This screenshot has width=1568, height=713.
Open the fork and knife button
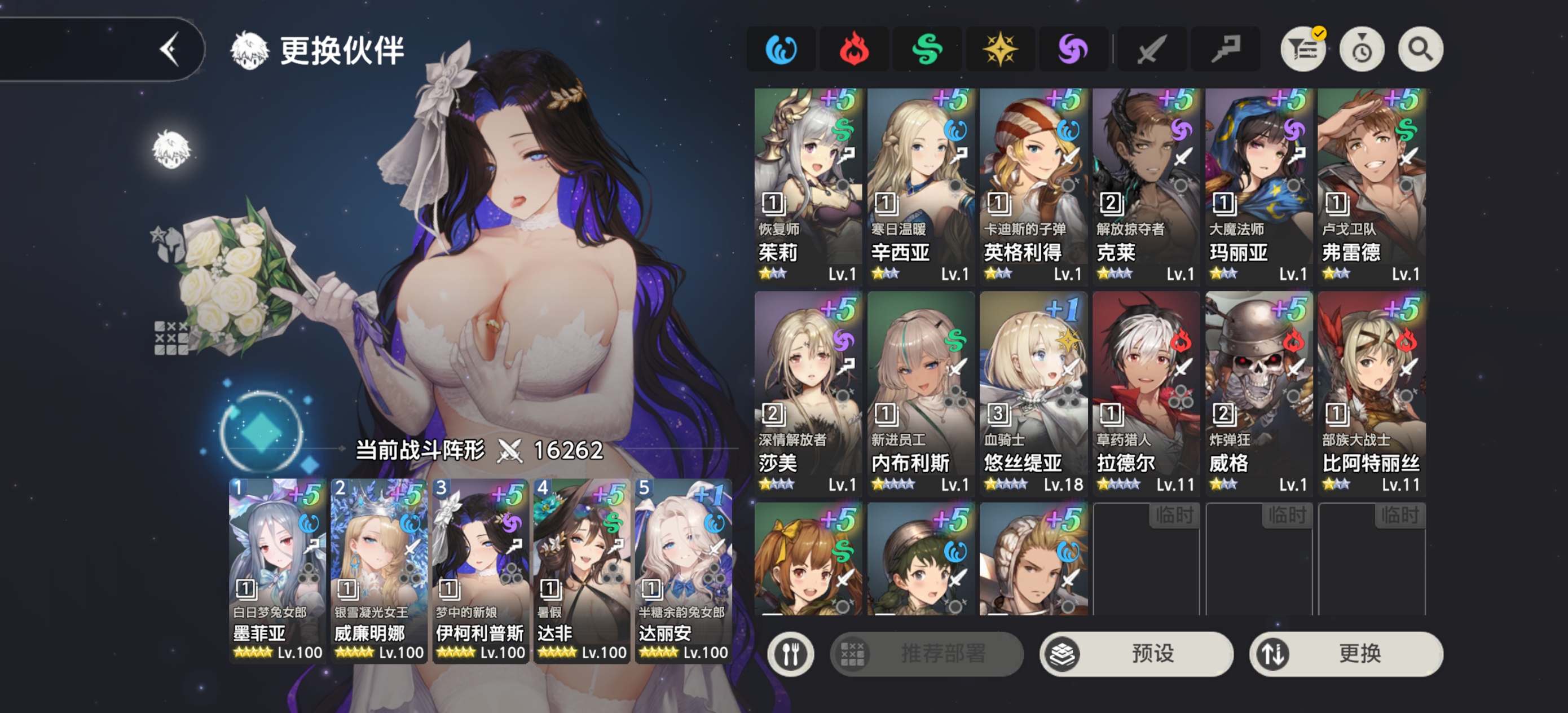tap(790, 653)
